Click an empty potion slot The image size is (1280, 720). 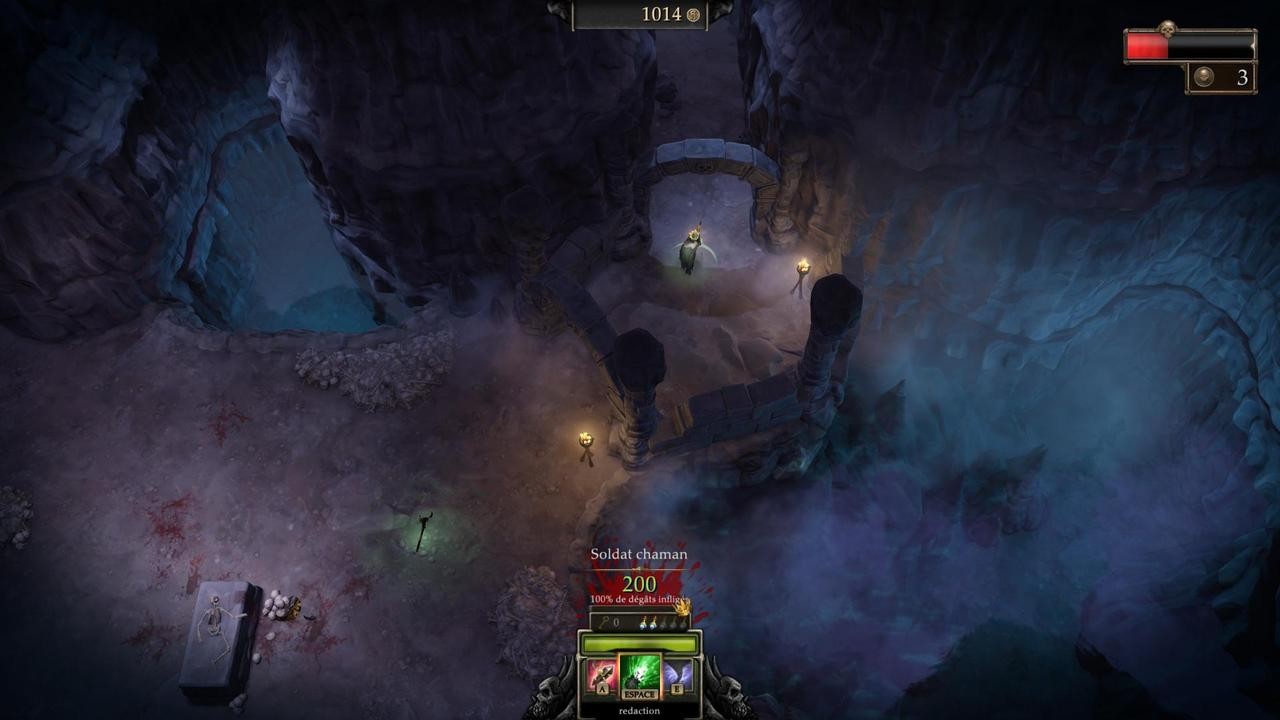[x=672, y=625]
